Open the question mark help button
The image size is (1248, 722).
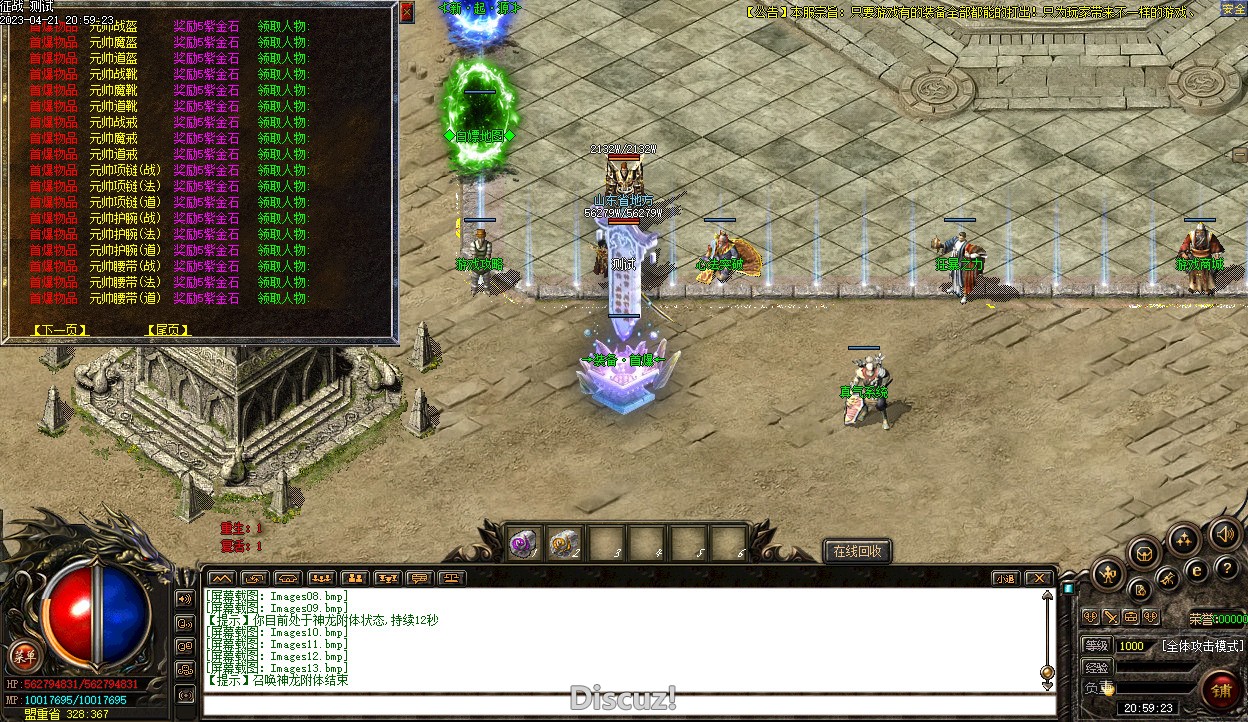(1225, 569)
